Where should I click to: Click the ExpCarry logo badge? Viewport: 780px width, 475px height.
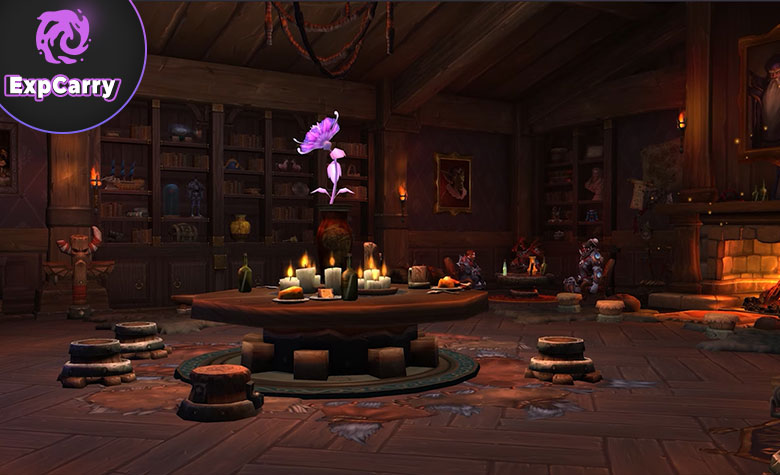62,57
